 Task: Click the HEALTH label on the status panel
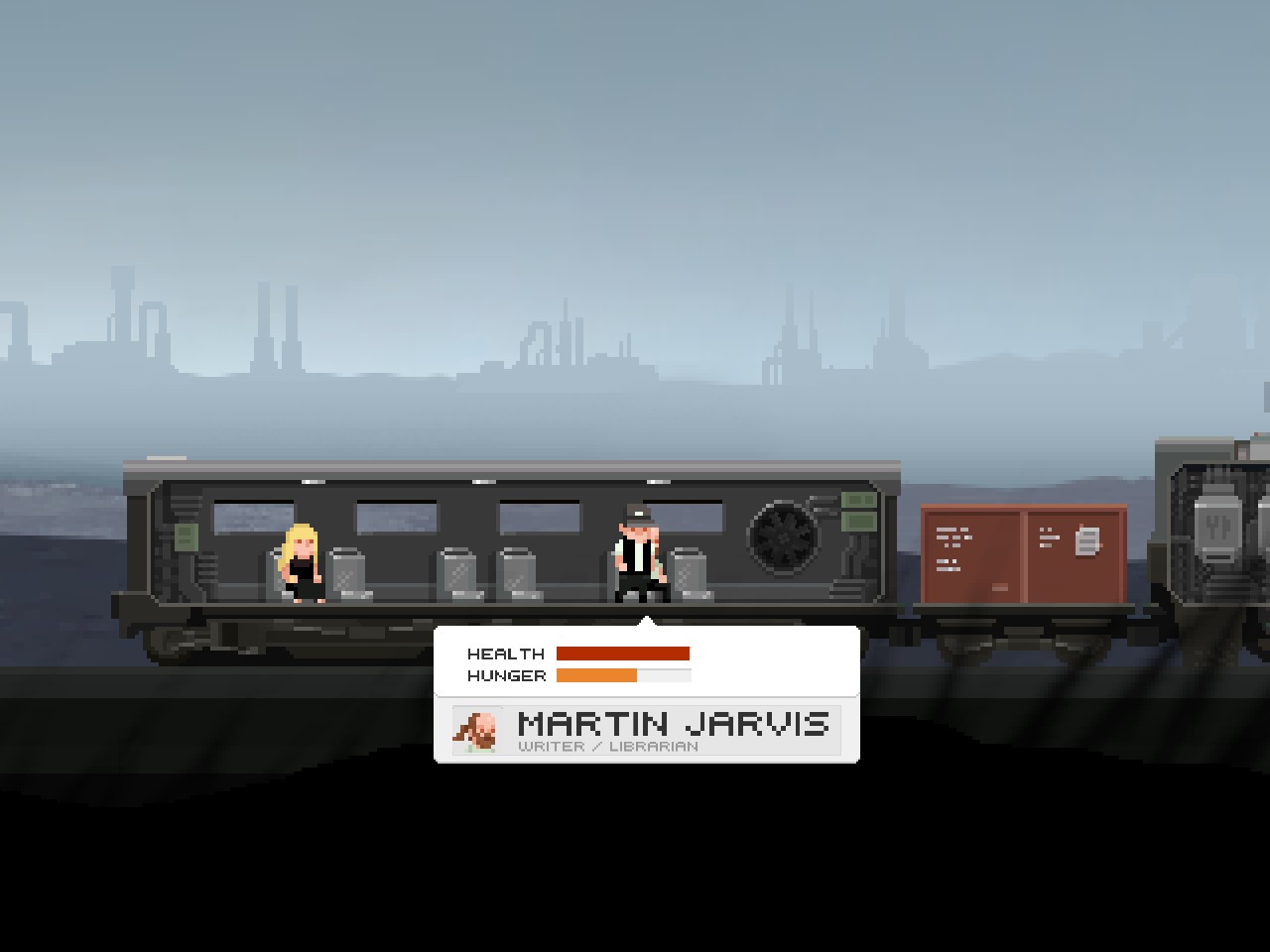(505, 654)
